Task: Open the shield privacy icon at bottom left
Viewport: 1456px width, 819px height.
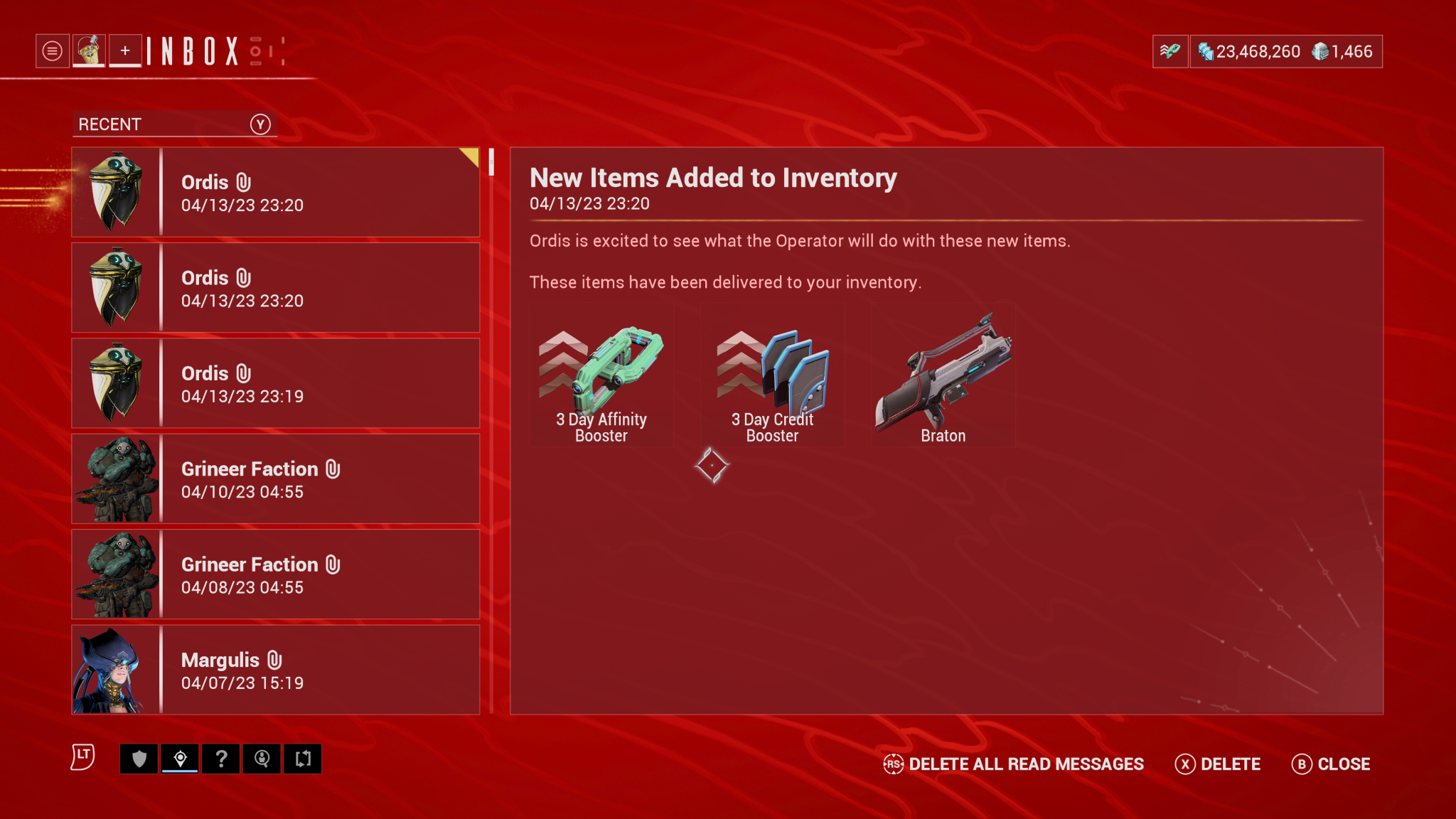Action: 139,759
